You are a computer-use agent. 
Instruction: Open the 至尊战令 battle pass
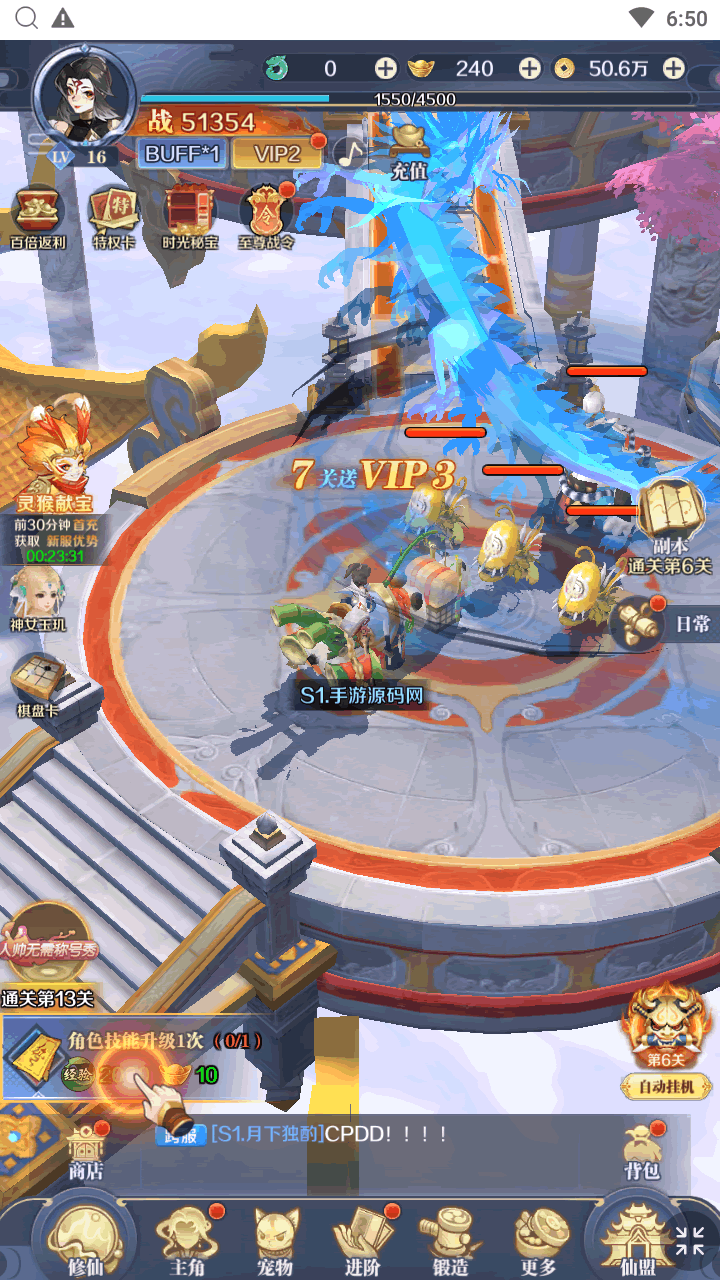pyautogui.click(x=266, y=218)
